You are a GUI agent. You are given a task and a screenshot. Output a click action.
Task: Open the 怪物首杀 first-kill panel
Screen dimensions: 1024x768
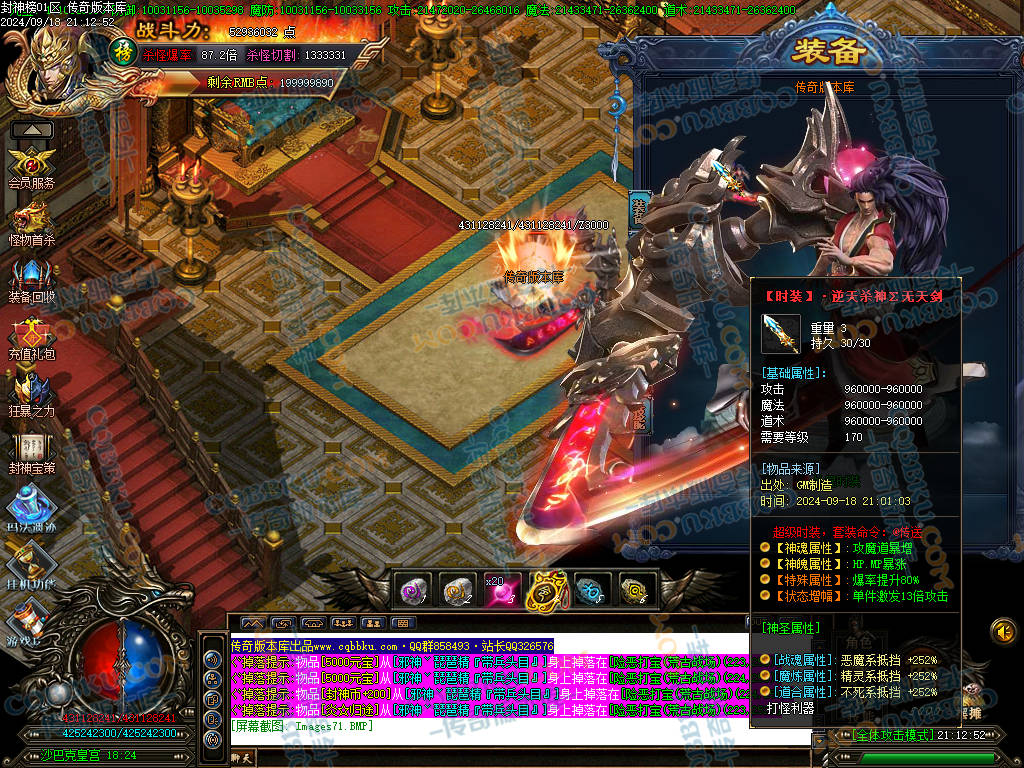click(31, 219)
